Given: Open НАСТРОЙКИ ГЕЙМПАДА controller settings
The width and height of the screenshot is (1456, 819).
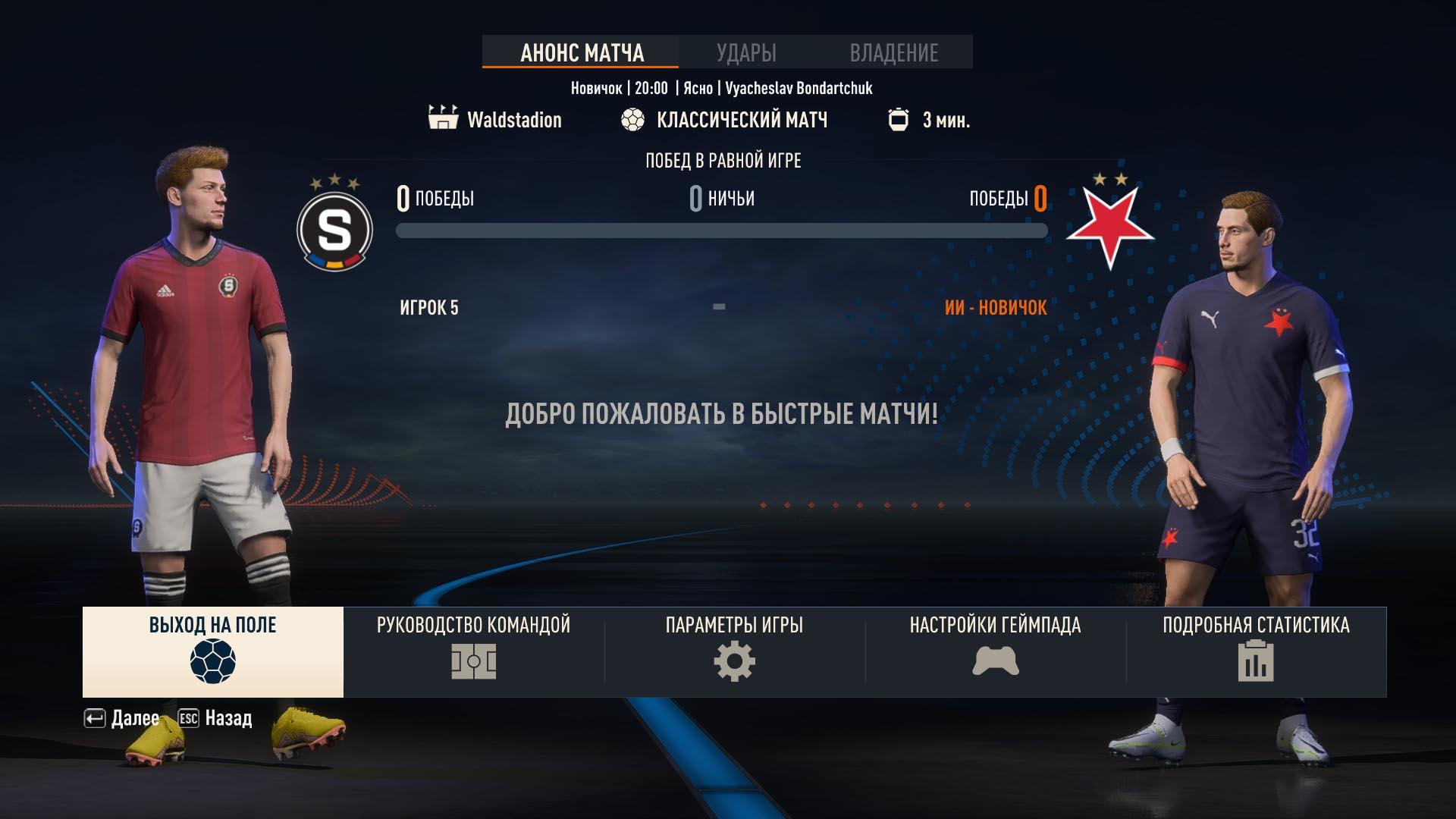Looking at the screenshot, I should tap(995, 651).
